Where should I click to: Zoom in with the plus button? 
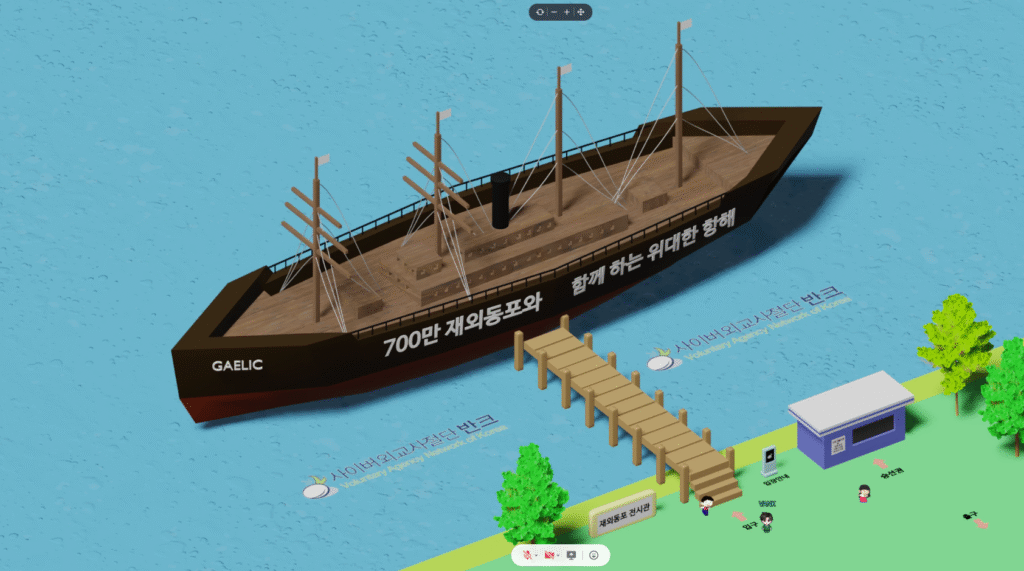point(567,12)
